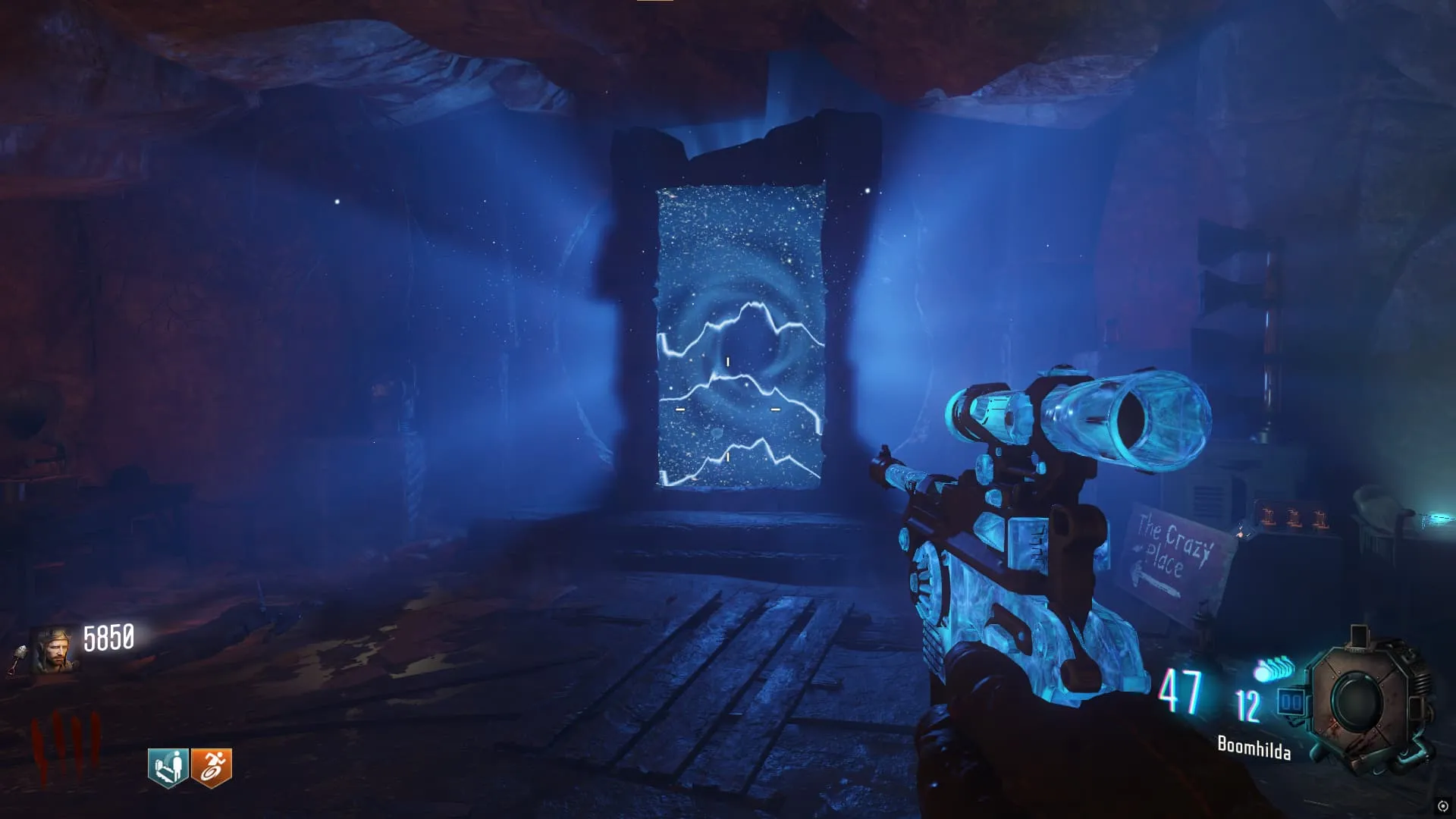The height and width of the screenshot is (819, 1456).
Task: Select the shovel icon beside the portrait
Action: 18,658
